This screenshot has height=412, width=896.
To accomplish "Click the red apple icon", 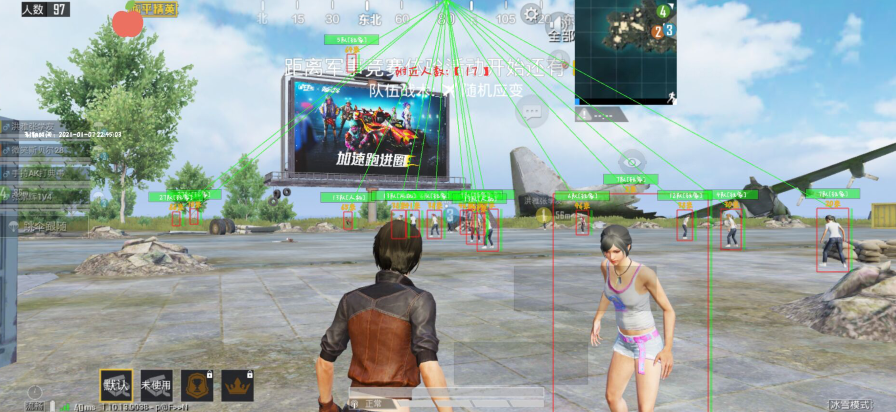I will click(x=127, y=23).
